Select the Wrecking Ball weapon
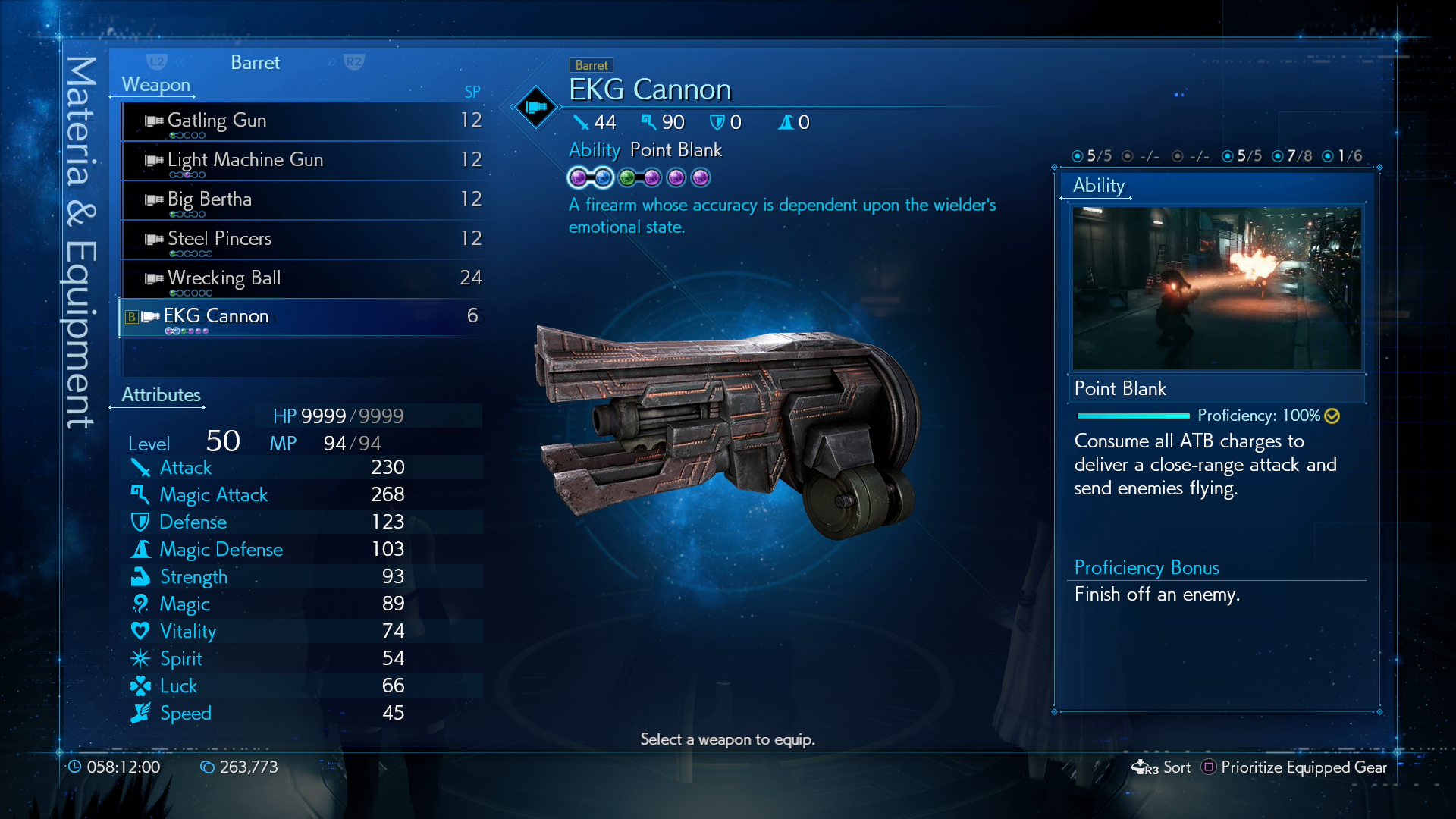 (x=303, y=278)
